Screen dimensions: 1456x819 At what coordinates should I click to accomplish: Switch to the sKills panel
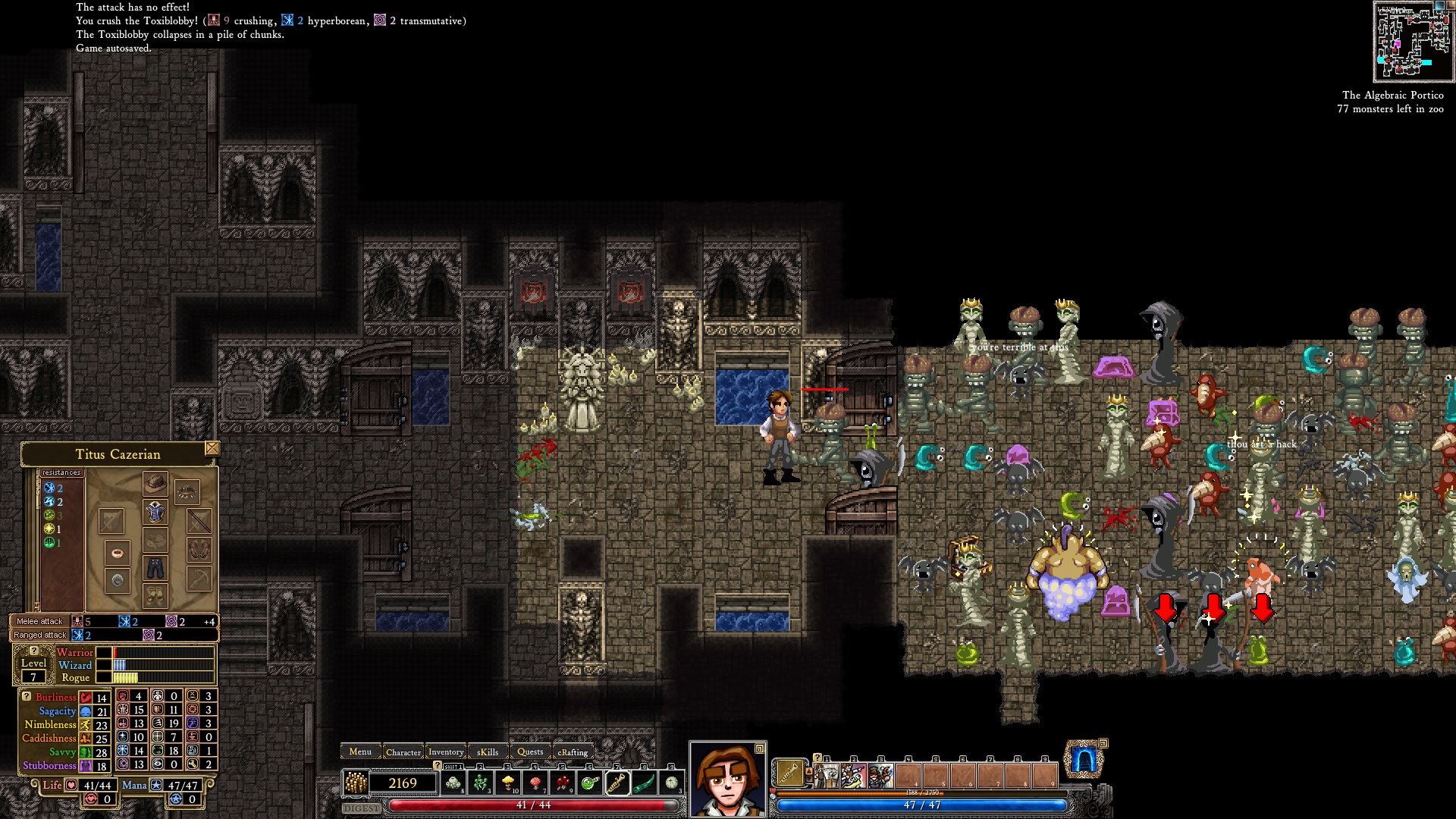(488, 752)
